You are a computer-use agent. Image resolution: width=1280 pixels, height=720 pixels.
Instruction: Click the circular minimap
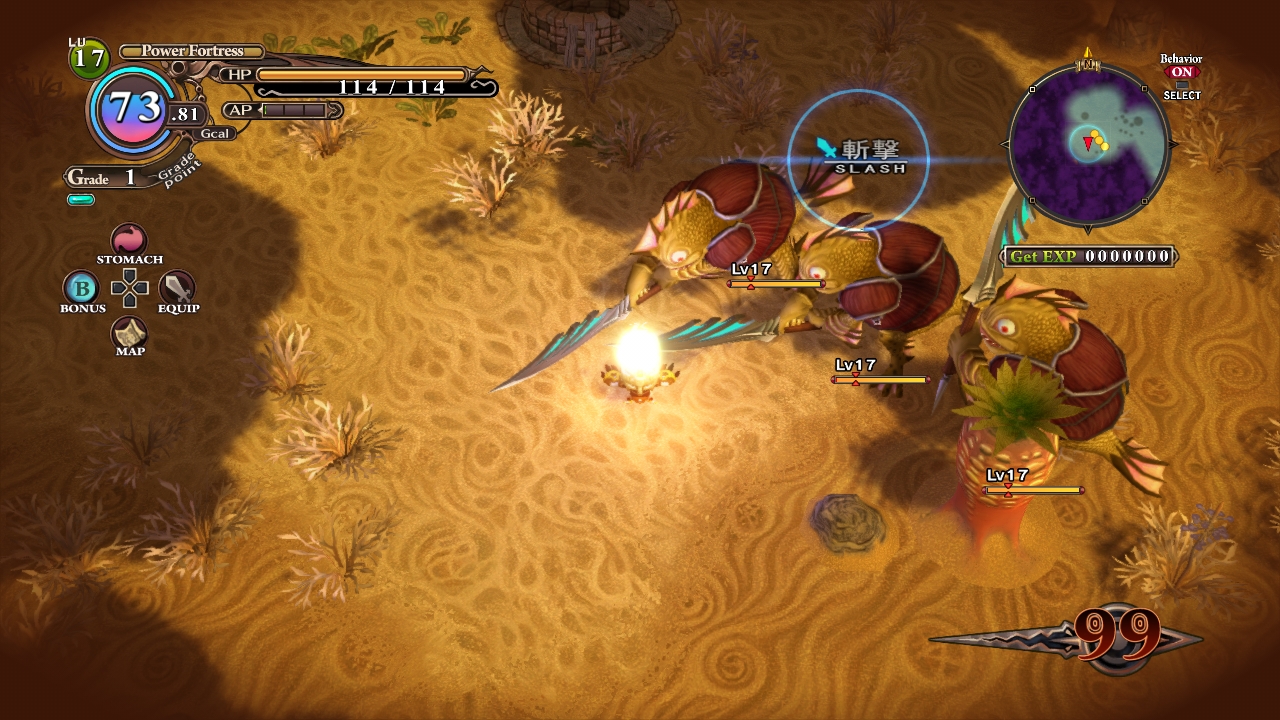(x=1088, y=142)
